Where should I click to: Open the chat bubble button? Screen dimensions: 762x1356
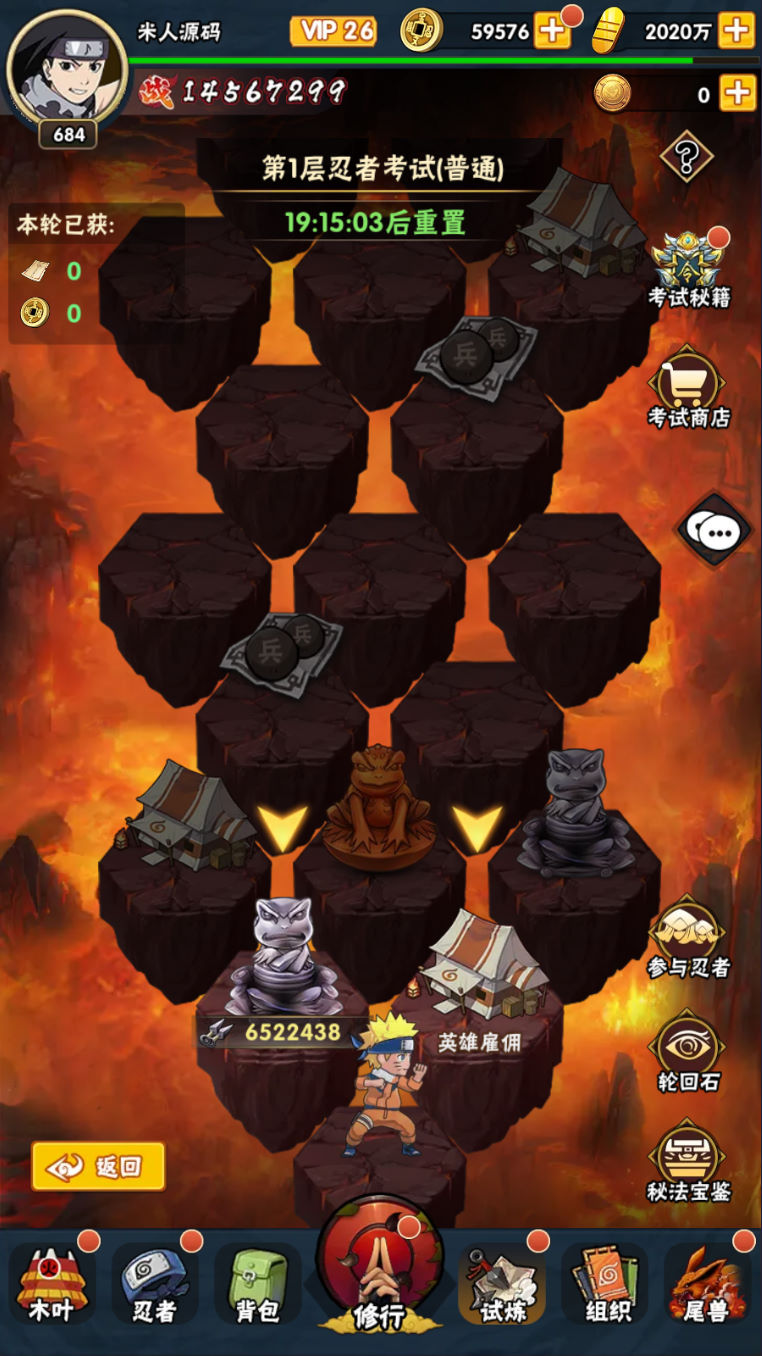click(x=715, y=531)
